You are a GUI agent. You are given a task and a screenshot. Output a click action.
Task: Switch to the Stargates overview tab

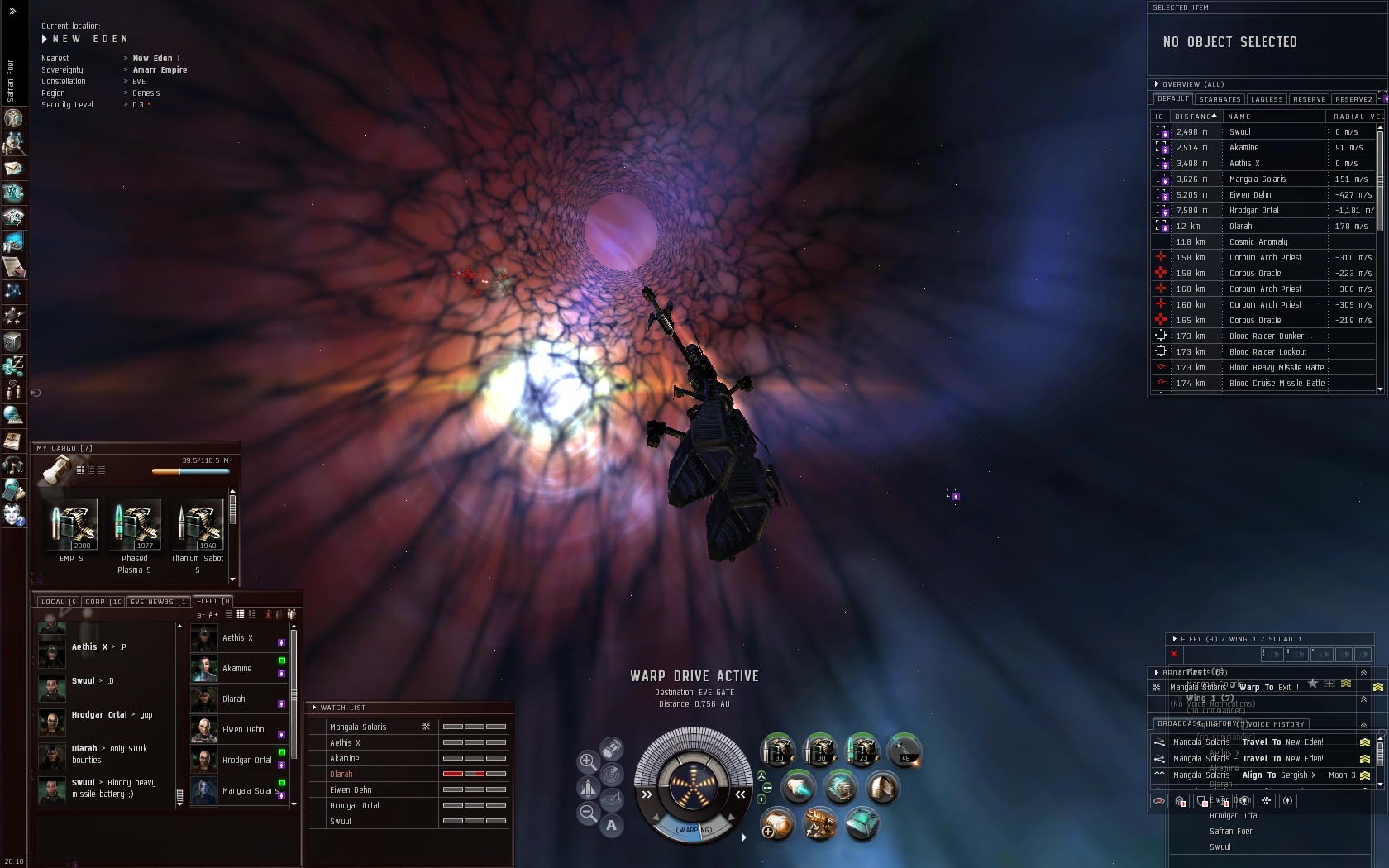[x=1220, y=99]
